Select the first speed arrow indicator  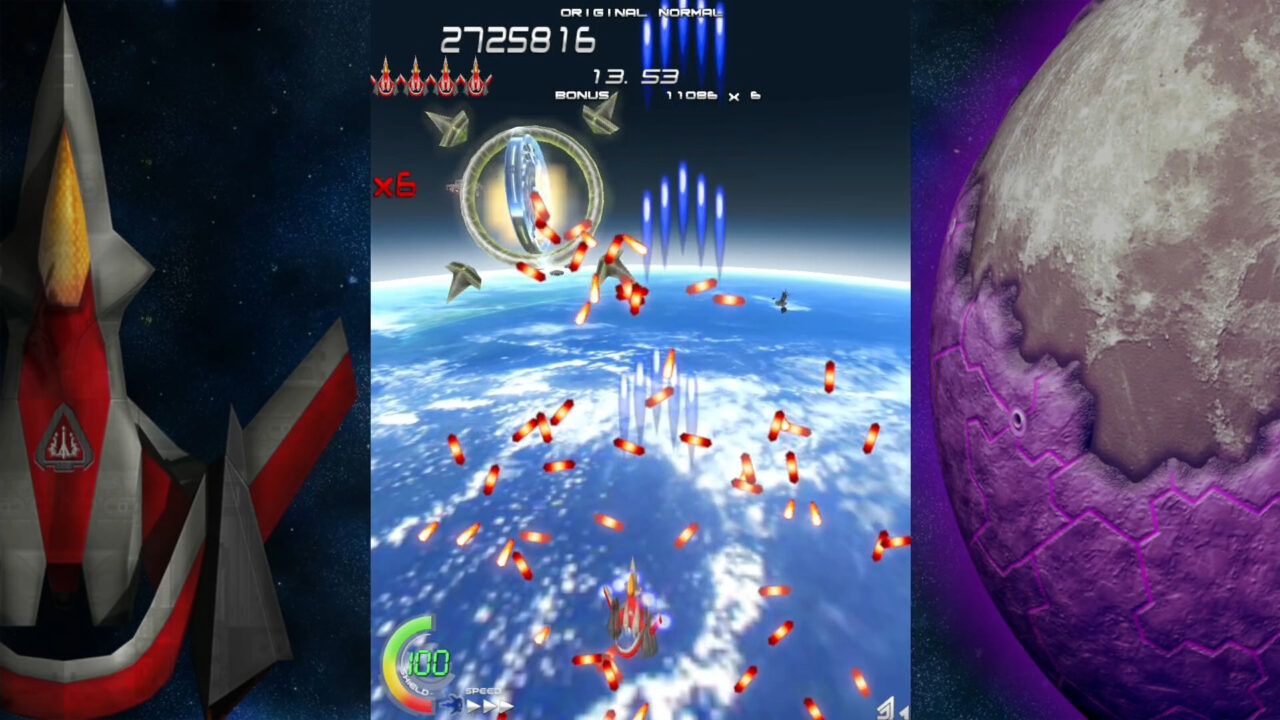(x=475, y=705)
